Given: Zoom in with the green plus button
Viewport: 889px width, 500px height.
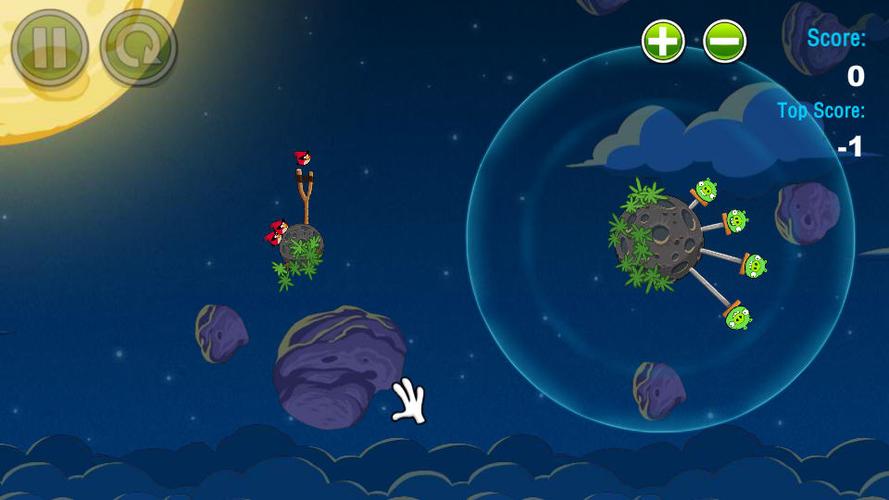Looking at the screenshot, I should 663,41.
